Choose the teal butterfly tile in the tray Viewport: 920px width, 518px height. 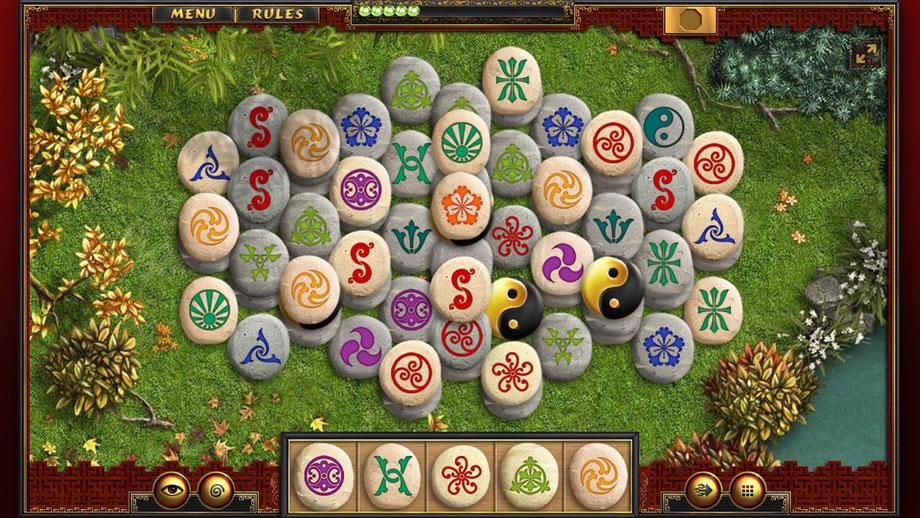click(x=392, y=471)
